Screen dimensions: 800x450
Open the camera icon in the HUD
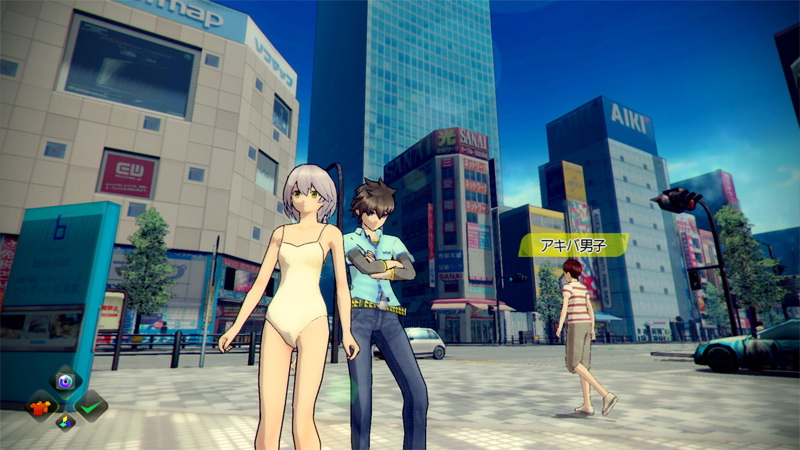pyautogui.click(x=65, y=381)
